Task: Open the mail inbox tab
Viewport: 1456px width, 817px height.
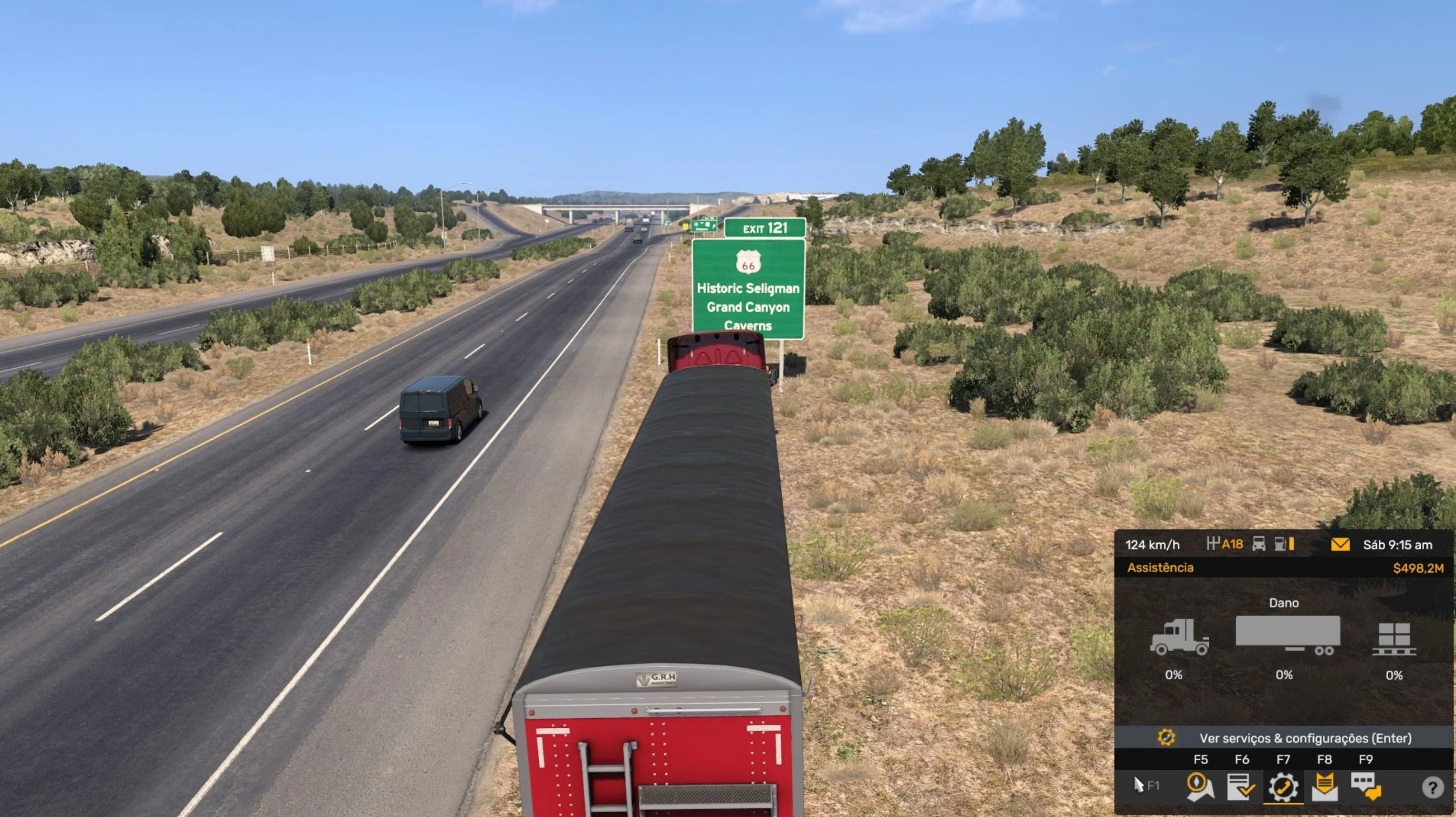Action: 1324,786
